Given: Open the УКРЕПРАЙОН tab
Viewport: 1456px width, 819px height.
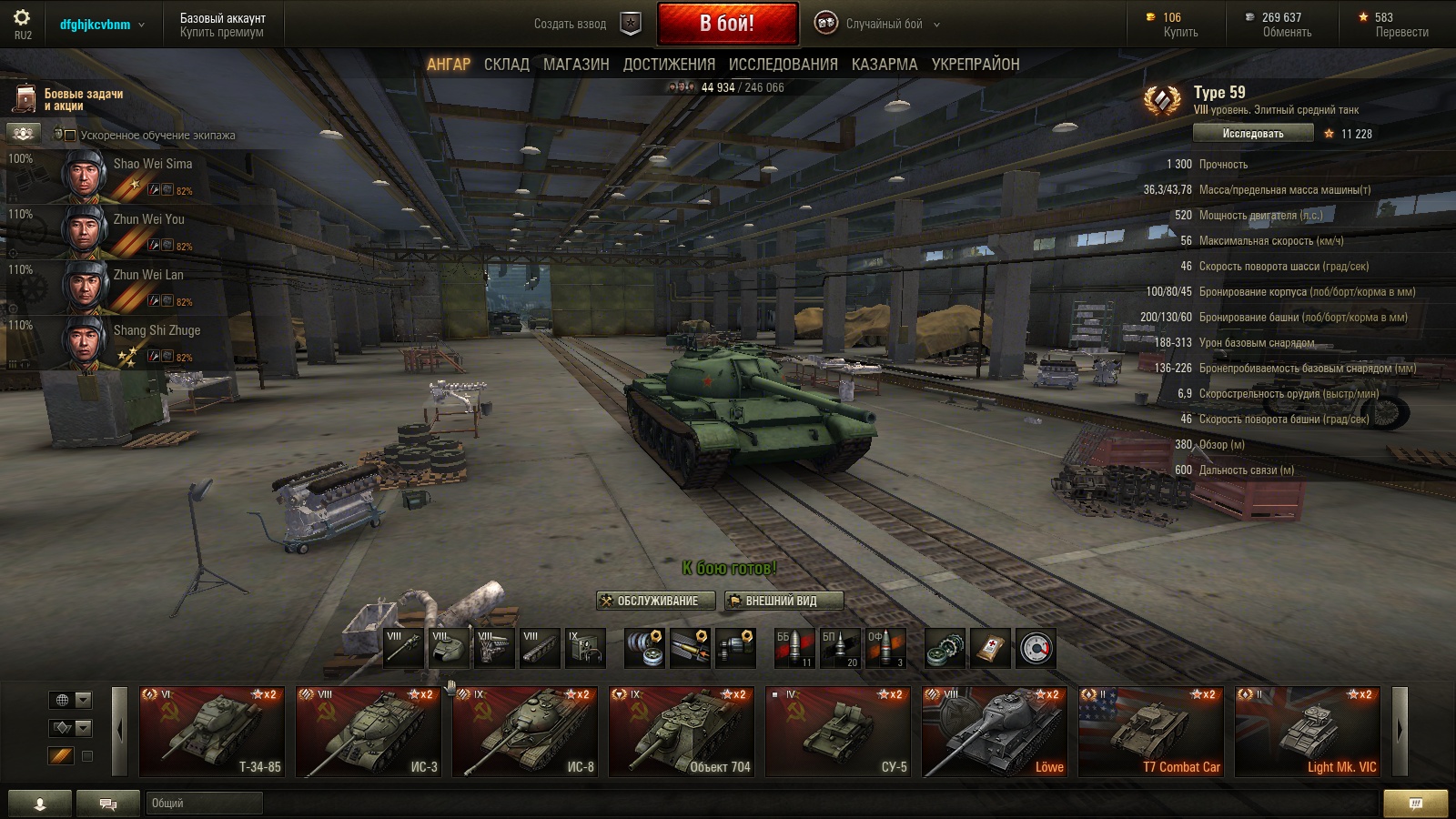Looking at the screenshot, I should (975, 65).
